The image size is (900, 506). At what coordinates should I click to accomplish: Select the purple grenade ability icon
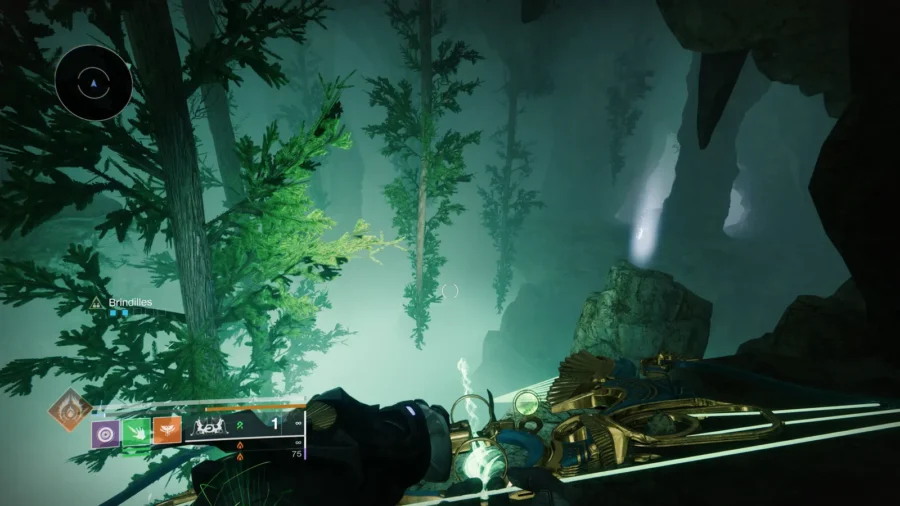coord(106,433)
